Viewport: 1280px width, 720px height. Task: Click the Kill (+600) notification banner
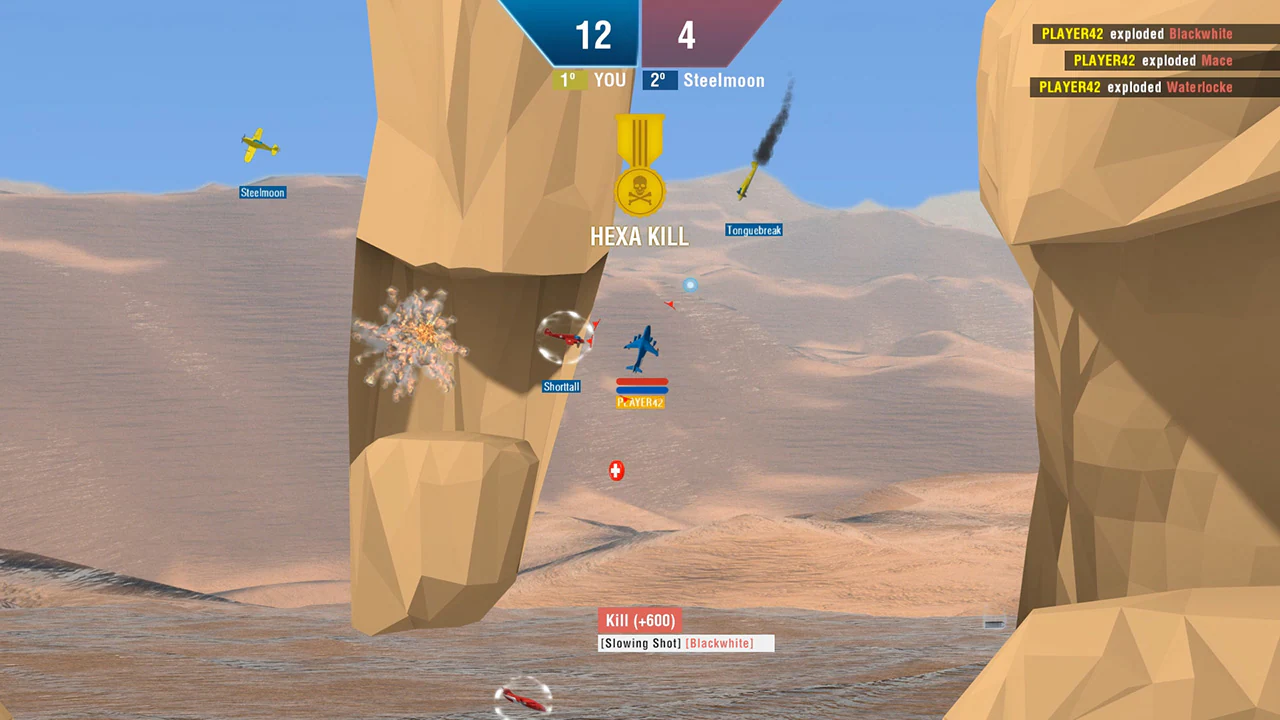coord(642,621)
